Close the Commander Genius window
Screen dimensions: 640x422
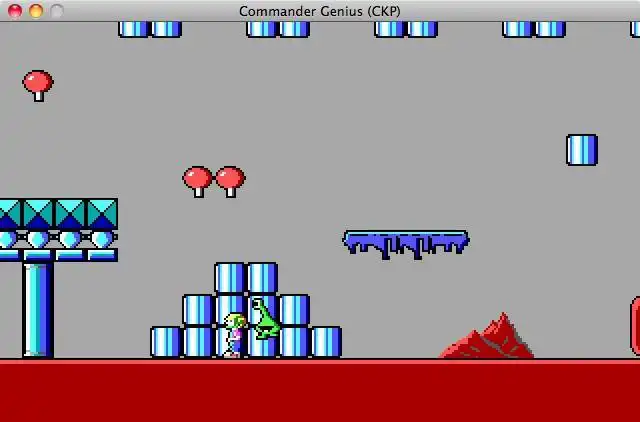click(x=15, y=11)
